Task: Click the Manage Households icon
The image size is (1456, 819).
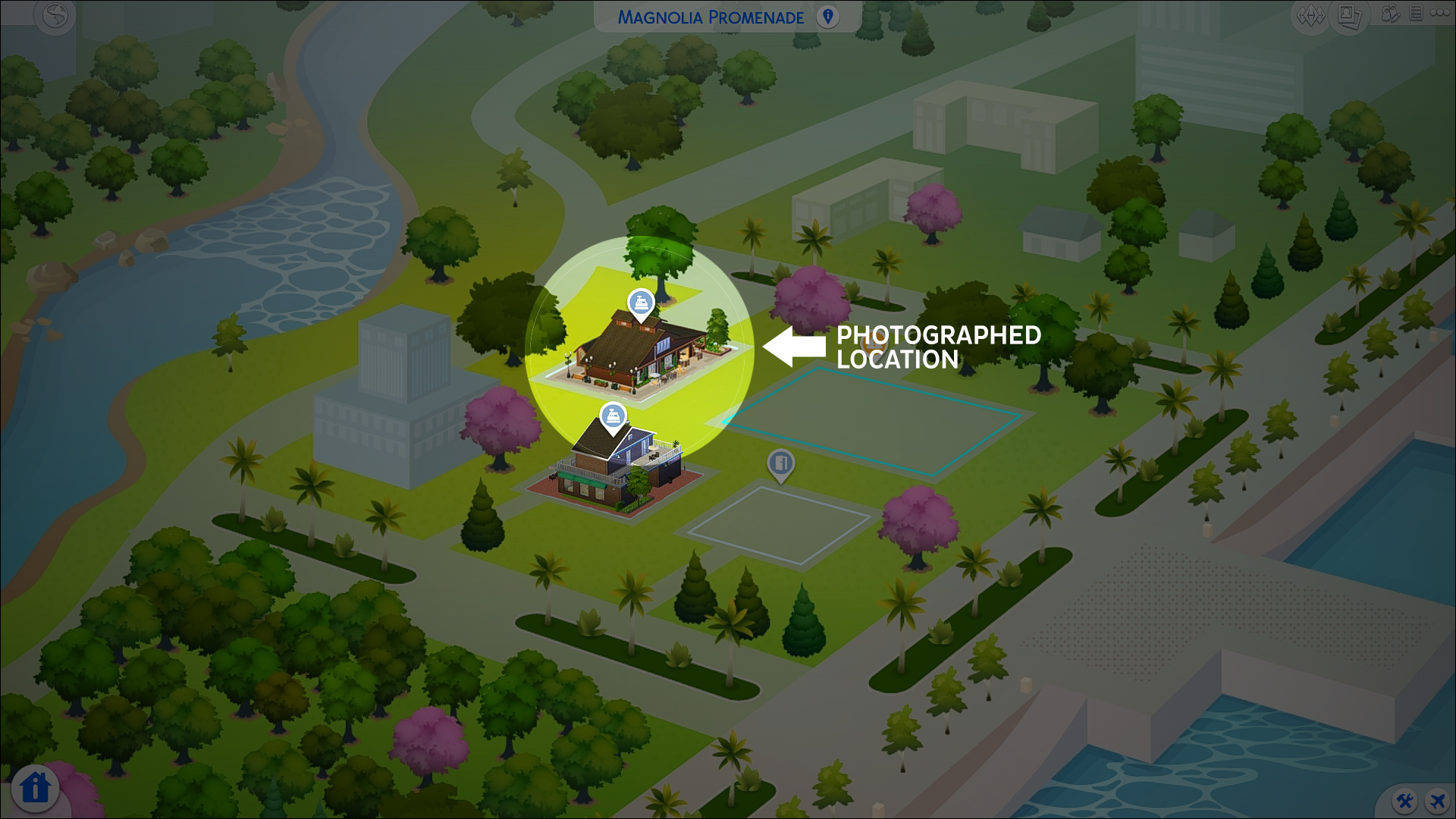Action: tap(1392, 14)
